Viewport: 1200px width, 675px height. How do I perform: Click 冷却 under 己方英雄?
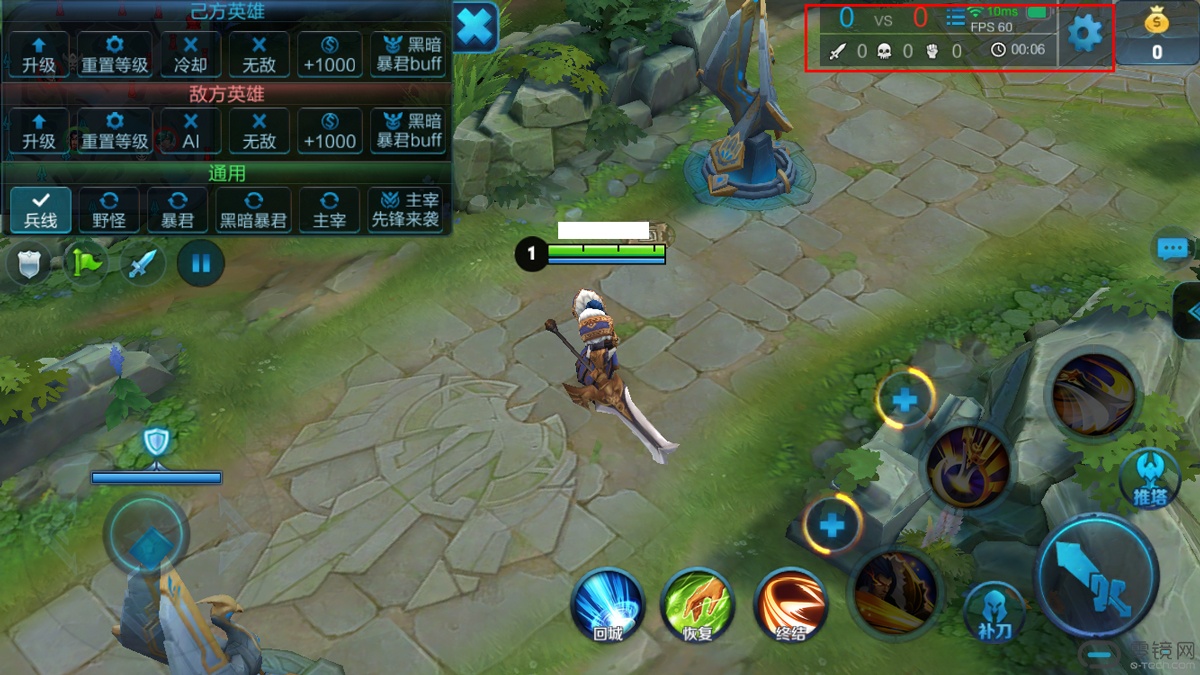191,54
